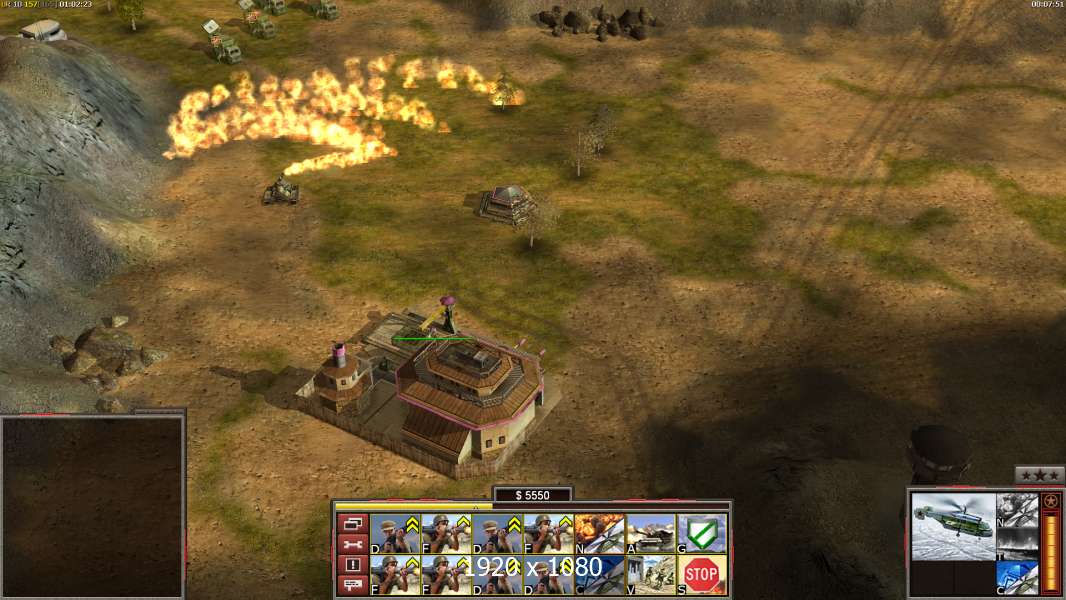
Task: Click the circled star emblem above power bar
Action: pos(1050,501)
